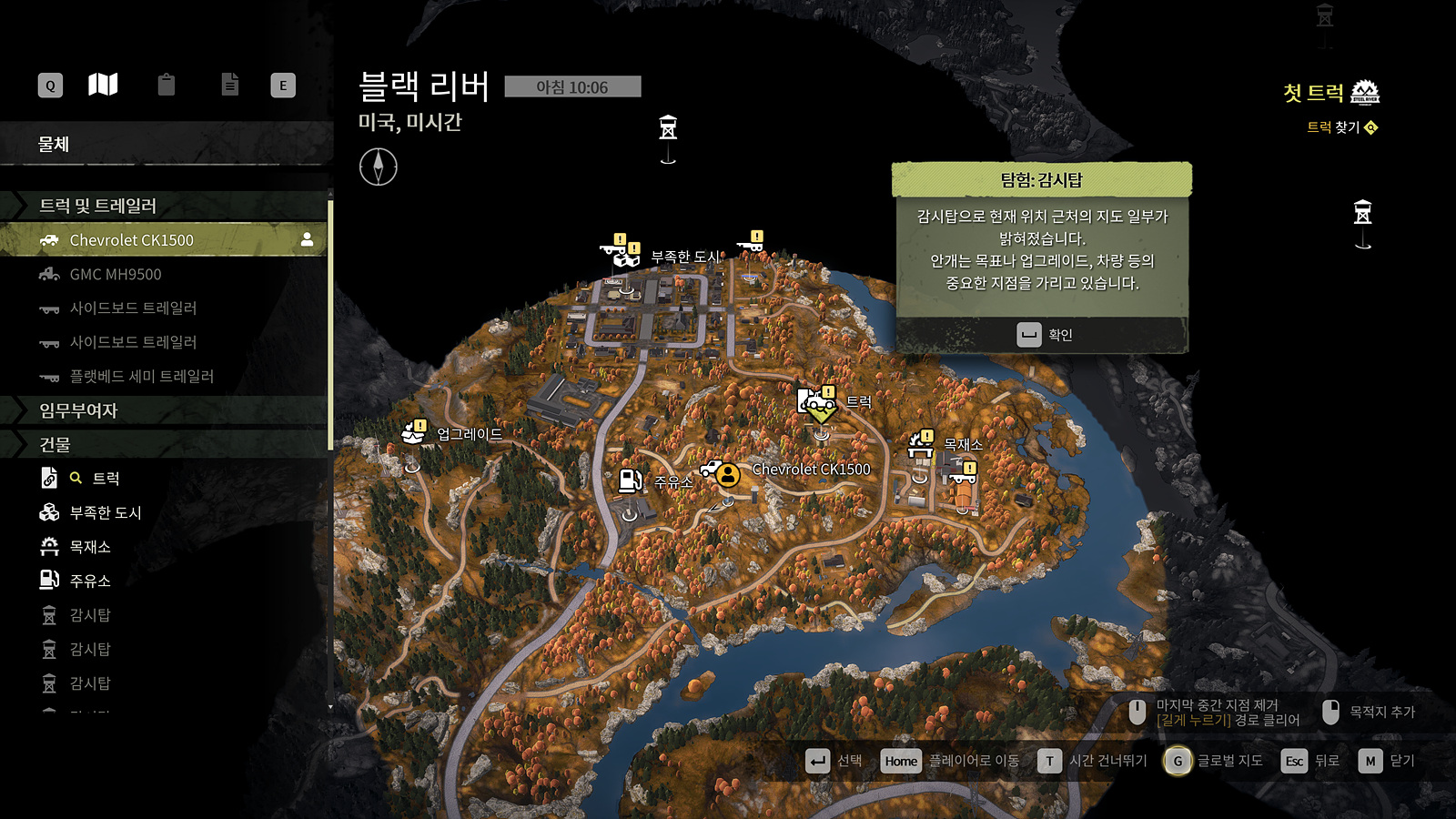Switch to the clipboard tab
Screen dimensions: 1456x819
tap(166, 86)
